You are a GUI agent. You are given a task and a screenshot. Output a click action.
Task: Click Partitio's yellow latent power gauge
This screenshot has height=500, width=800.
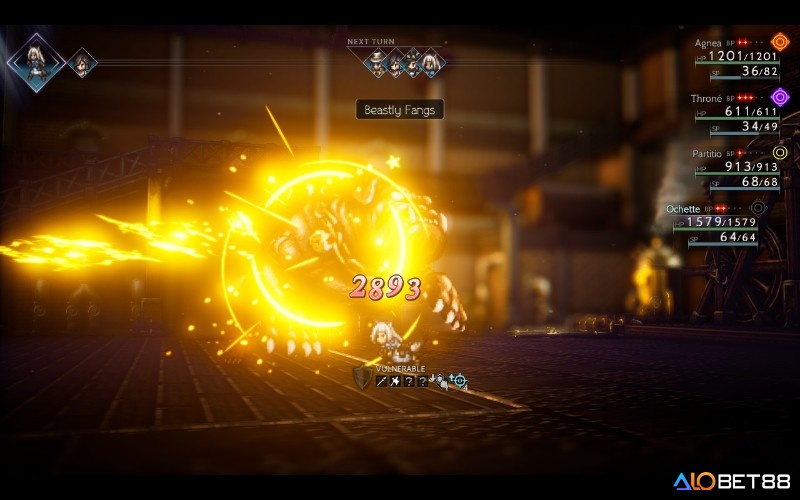click(780, 153)
